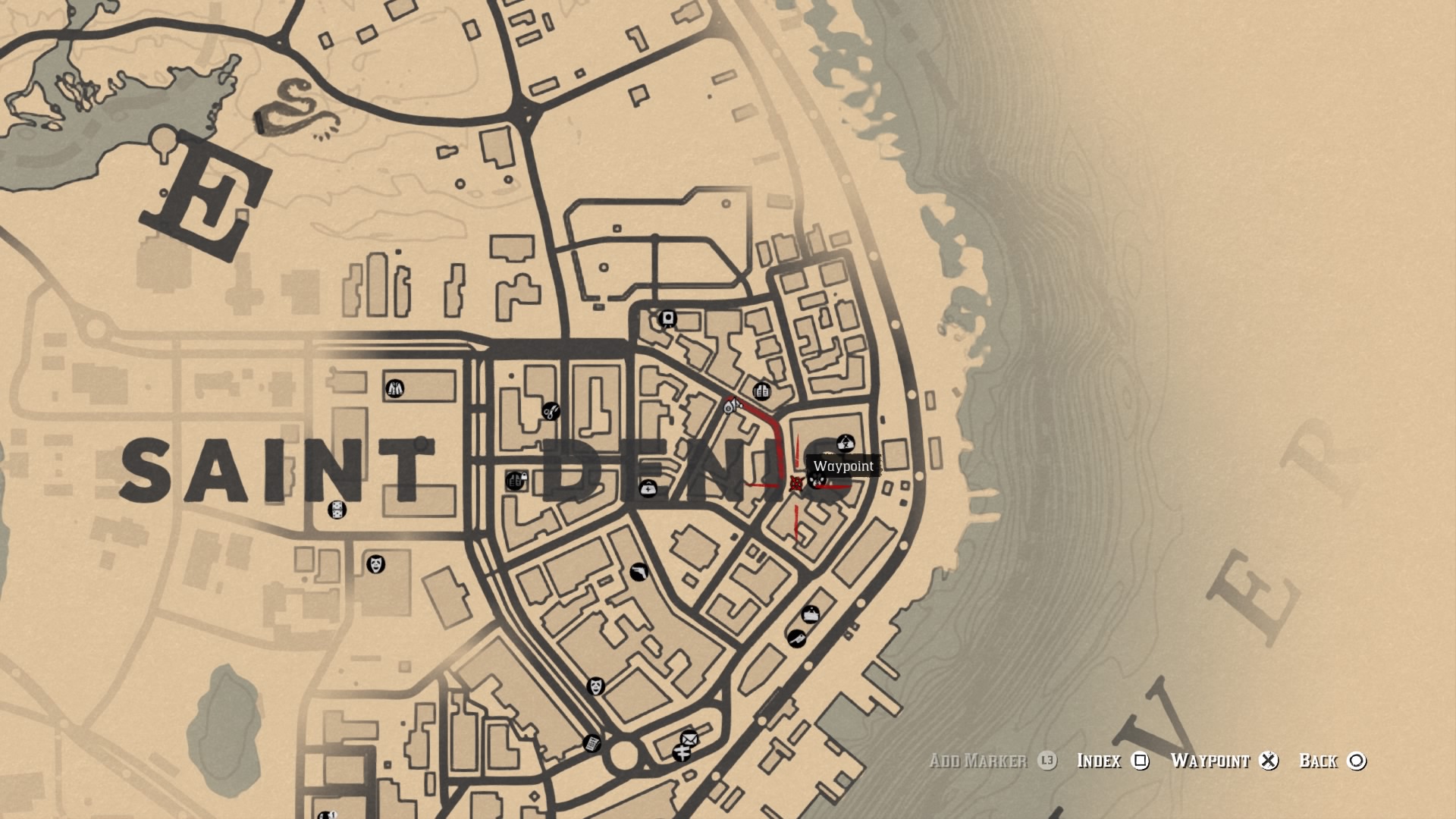This screenshot has height=819, width=1456.
Task: Click the ledger icon near the roundabout
Action: (x=592, y=742)
